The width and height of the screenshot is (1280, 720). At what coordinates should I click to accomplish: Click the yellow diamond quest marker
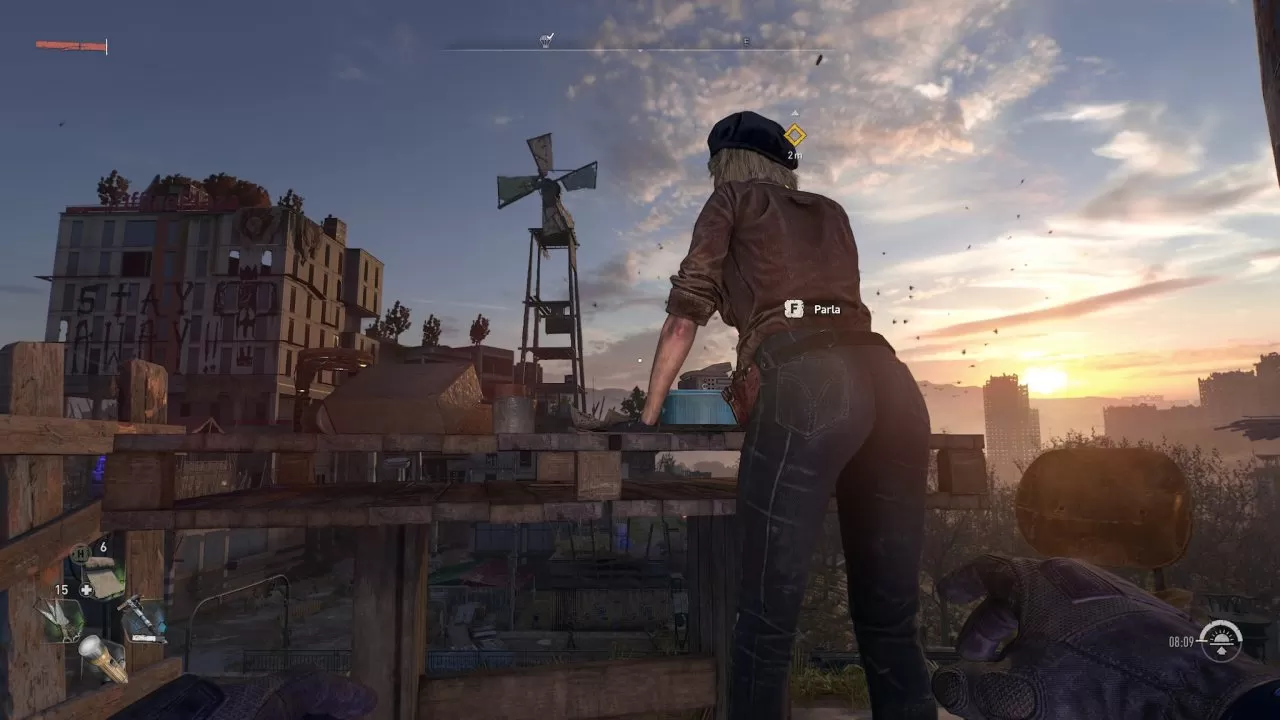794,135
